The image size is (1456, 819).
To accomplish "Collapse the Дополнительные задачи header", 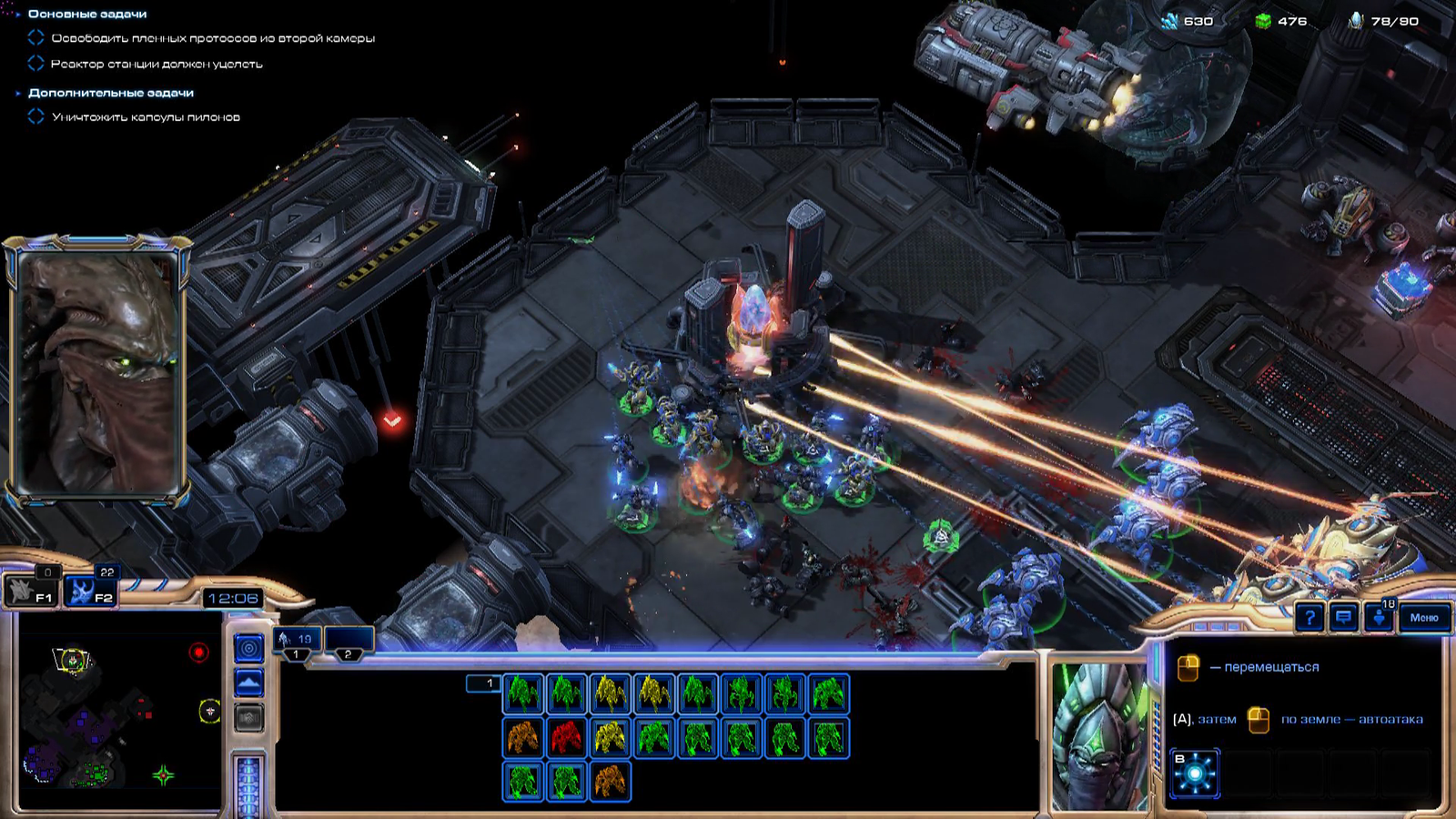I will [110, 93].
